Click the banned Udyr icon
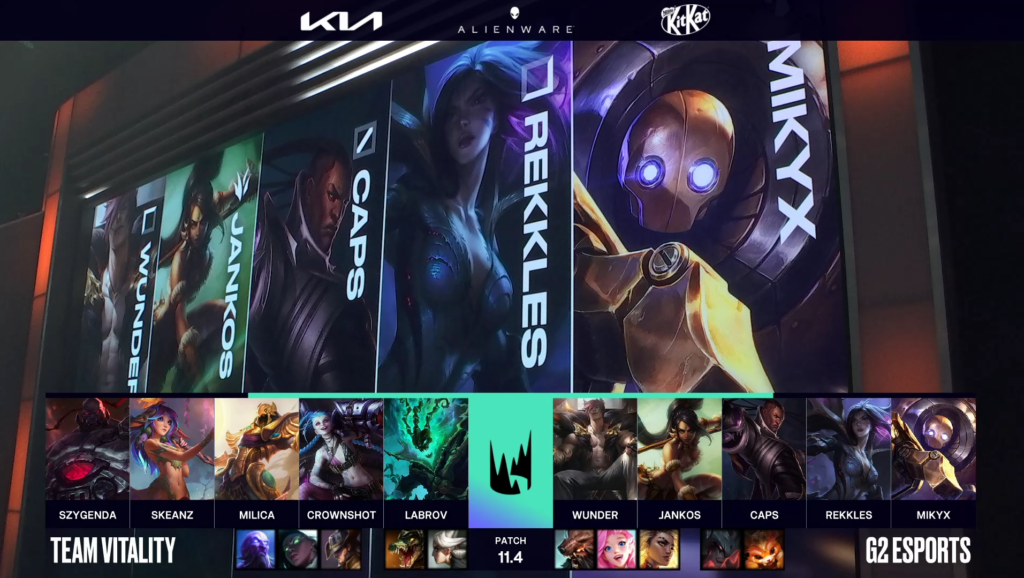This screenshot has width=1024, height=578. click(575, 549)
